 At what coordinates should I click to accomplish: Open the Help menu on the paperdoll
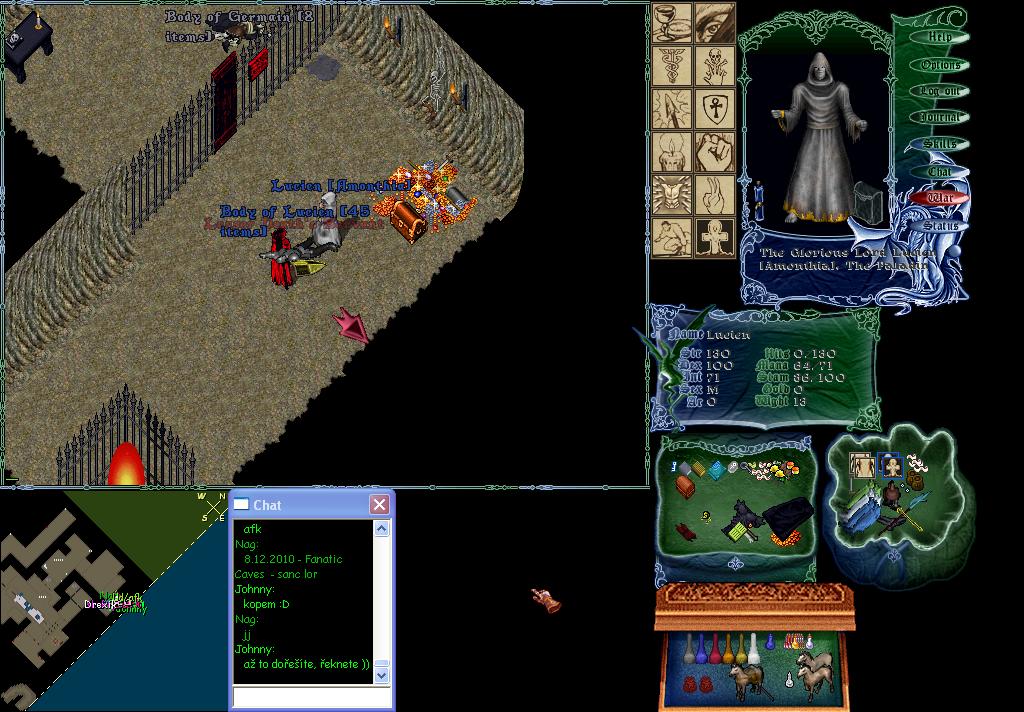pos(939,37)
